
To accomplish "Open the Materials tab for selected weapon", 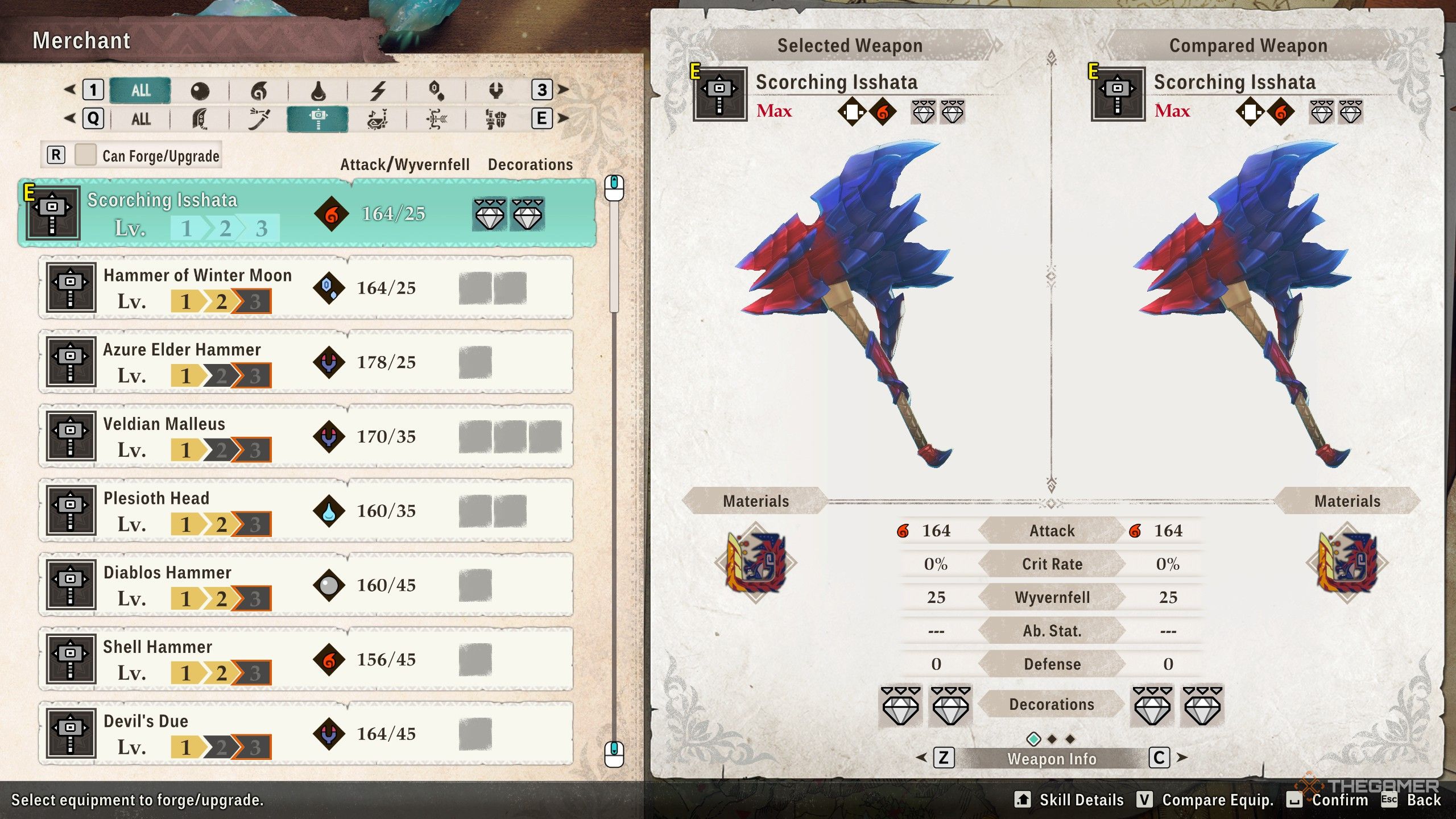I will 755,501.
